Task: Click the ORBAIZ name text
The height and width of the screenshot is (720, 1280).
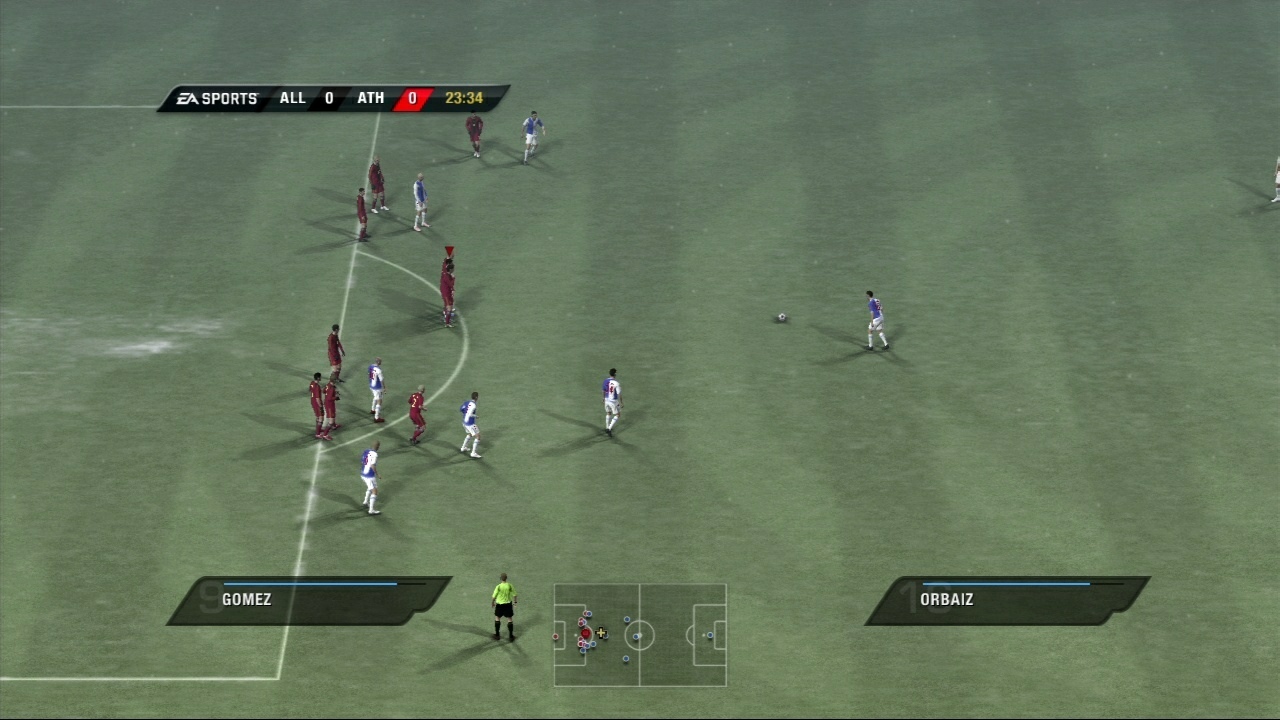Action: click(945, 599)
